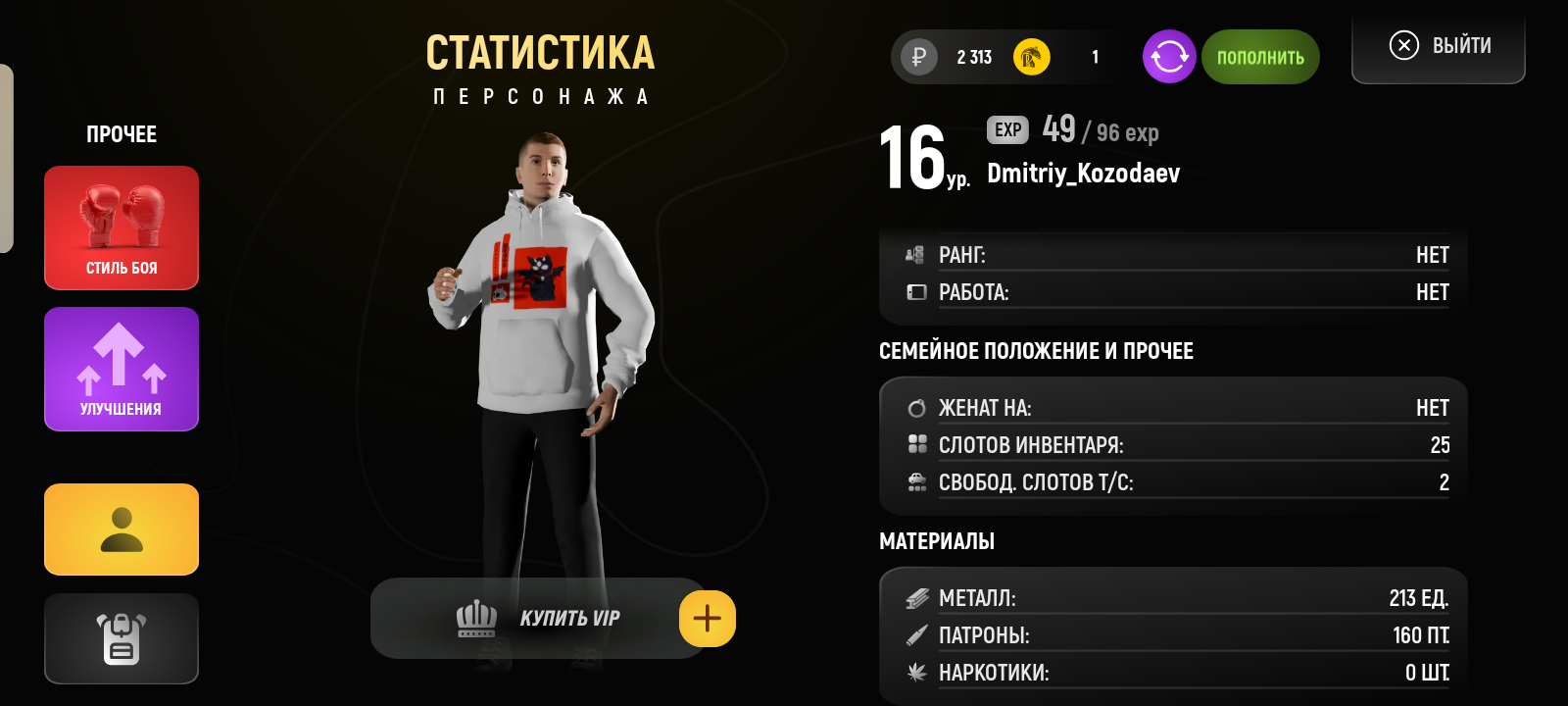Click the crown icon beside КУПИТЬ VIP

(x=478, y=617)
